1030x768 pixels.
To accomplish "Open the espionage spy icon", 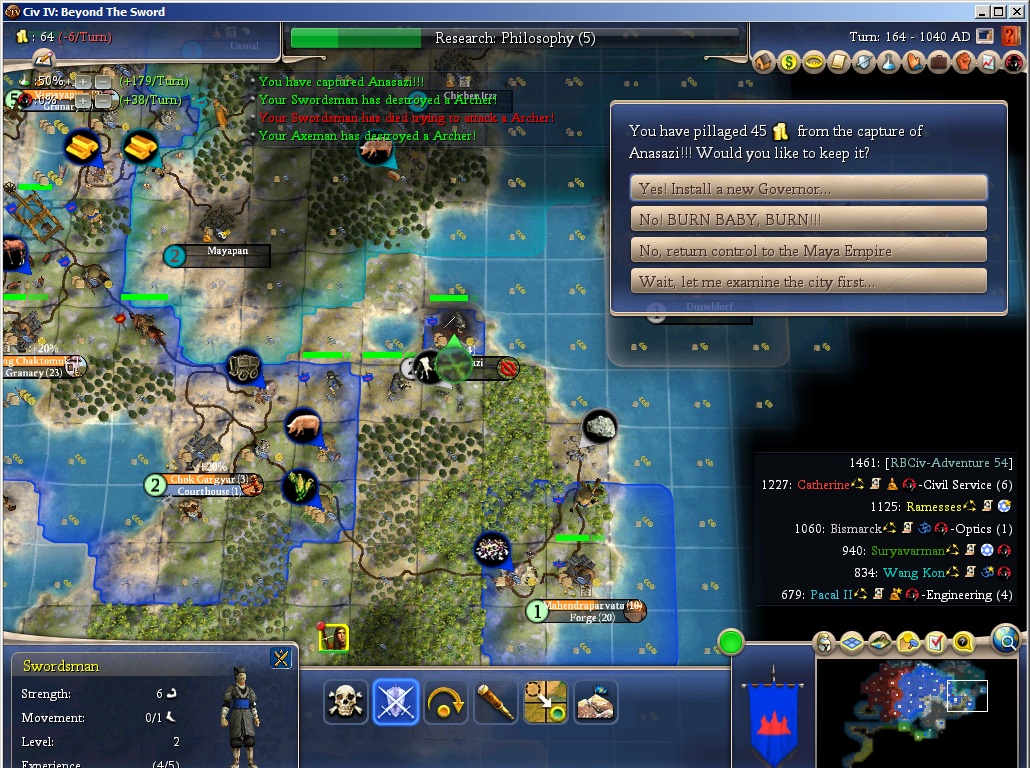I will pos(1012,62).
